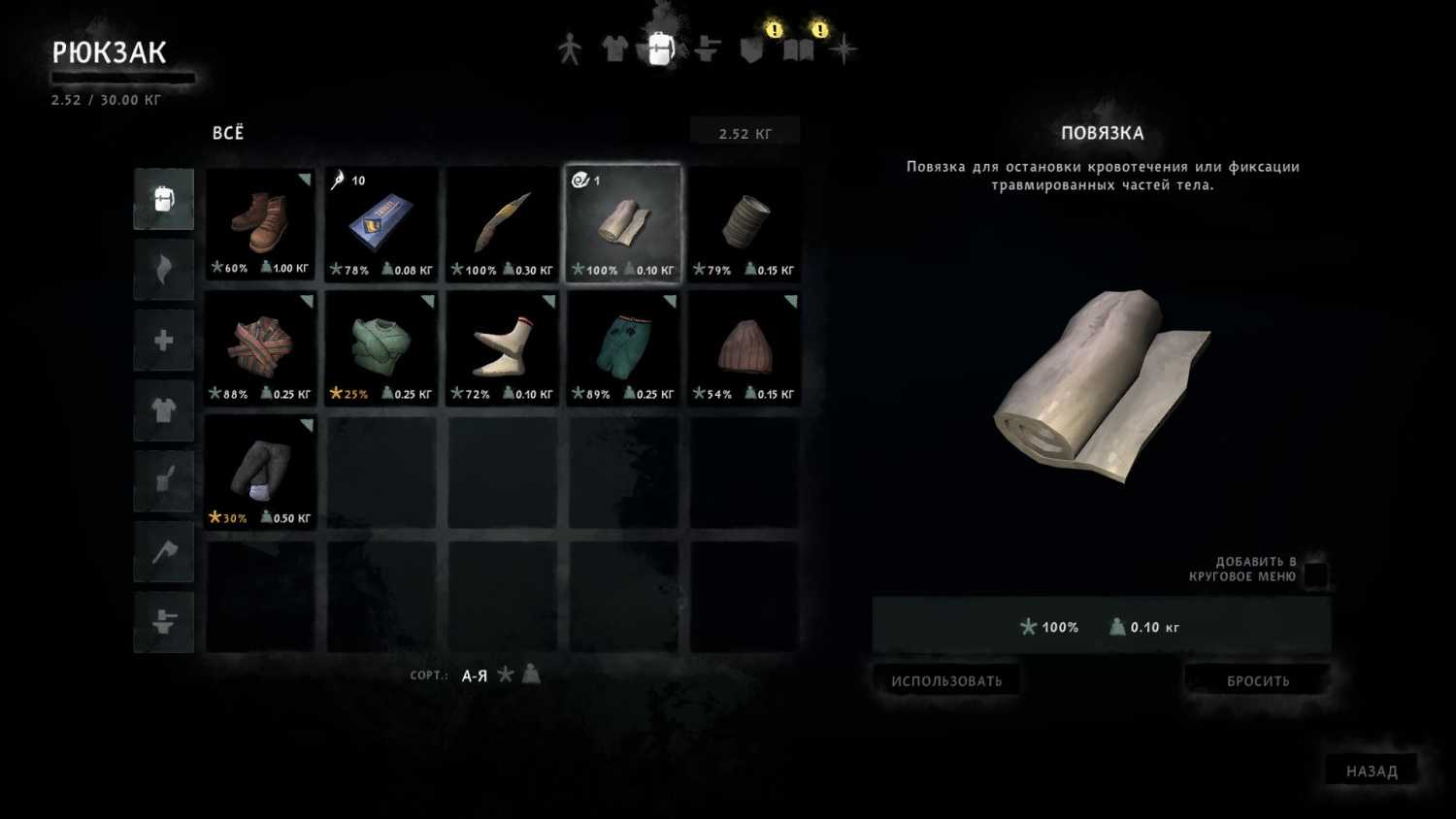This screenshot has height=819, width=1456.
Task: Show fire starting items category
Action: pyautogui.click(x=163, y=270)
